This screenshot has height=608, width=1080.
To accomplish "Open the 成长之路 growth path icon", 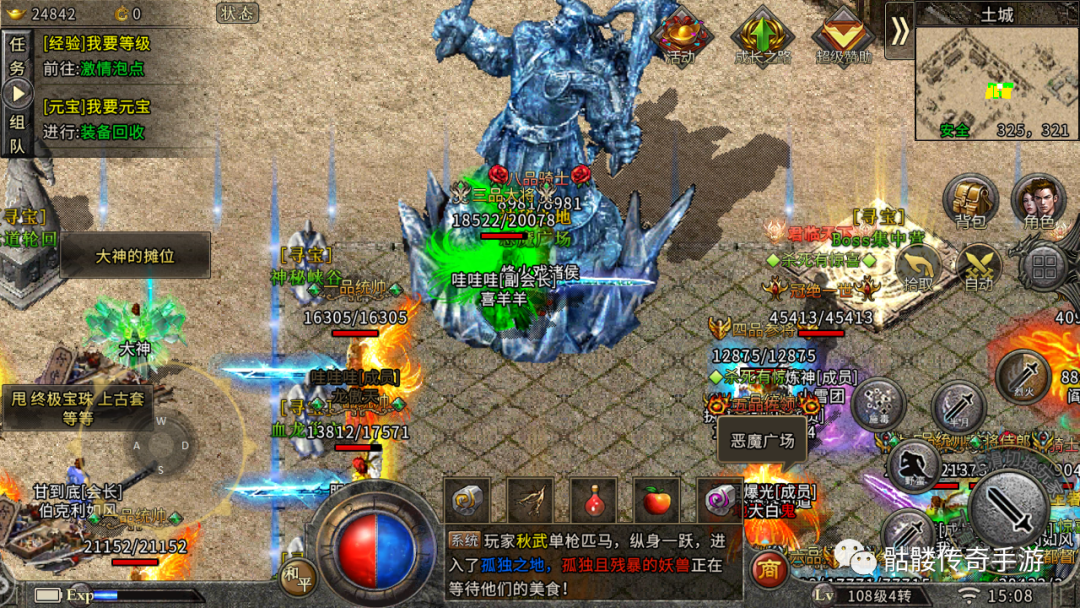I will (x=763, y=36).
